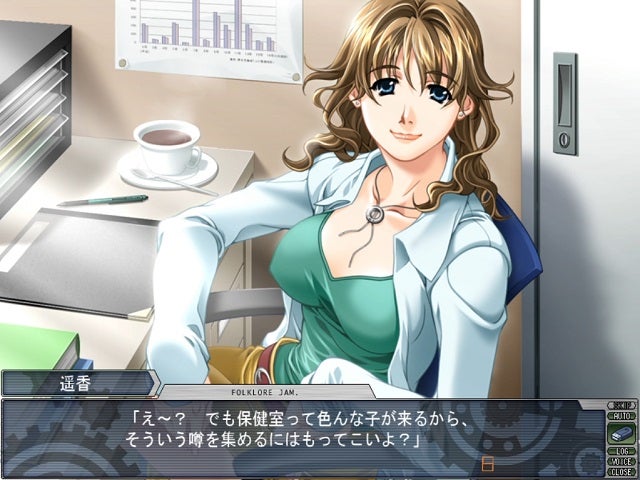Open the message LOG
The image size is (640, 480).
tap(620, 451)
